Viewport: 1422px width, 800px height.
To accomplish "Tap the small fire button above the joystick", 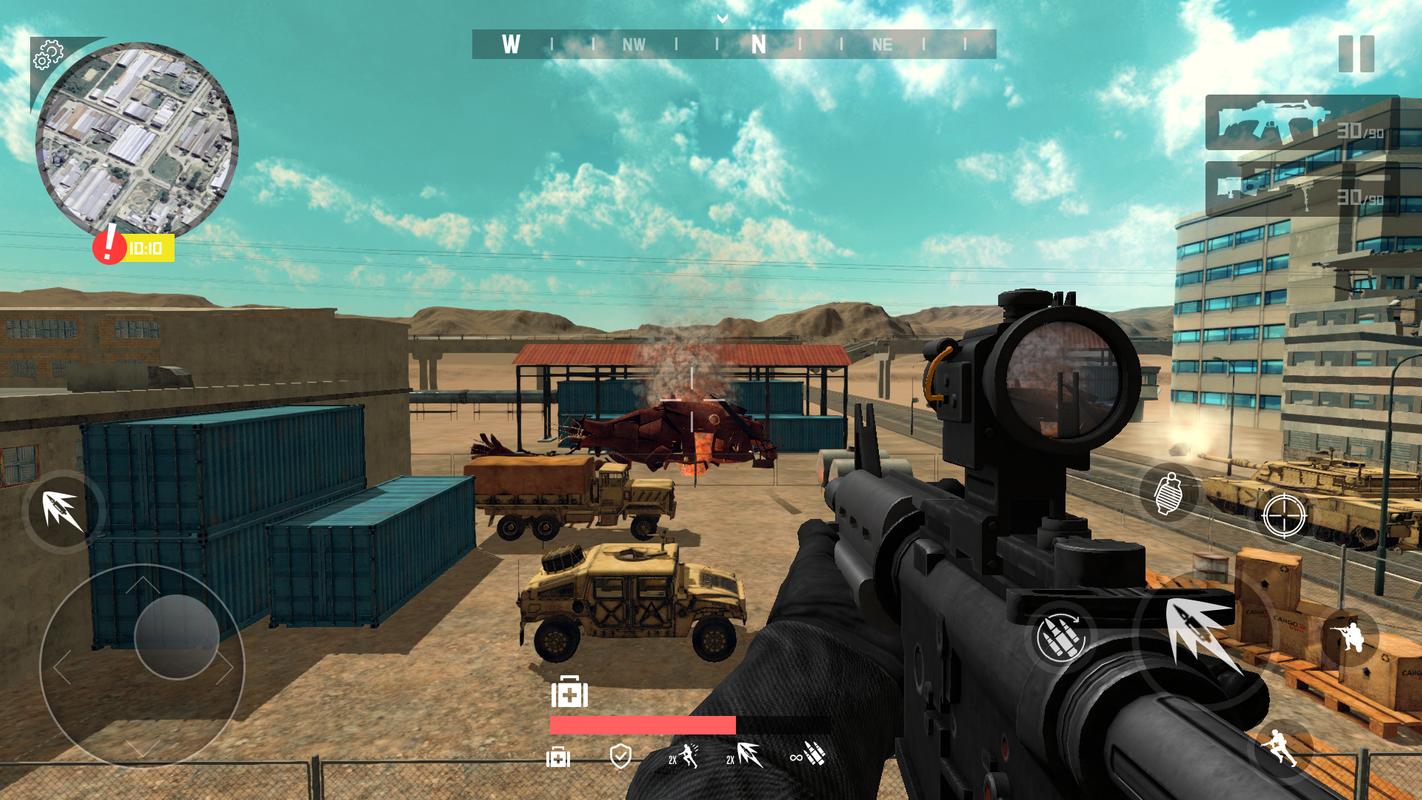I will pos(62,510).
